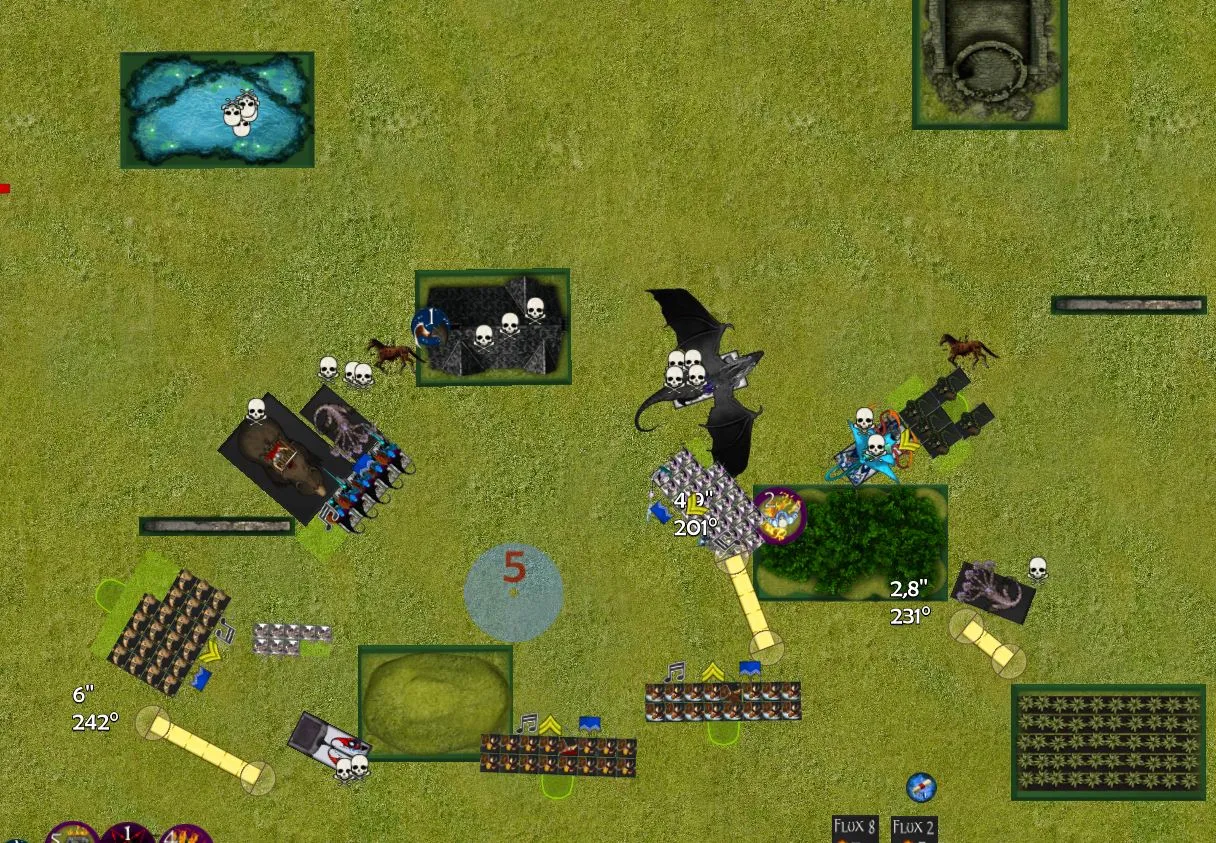Select the Flux 2 card

click(914, 829)
